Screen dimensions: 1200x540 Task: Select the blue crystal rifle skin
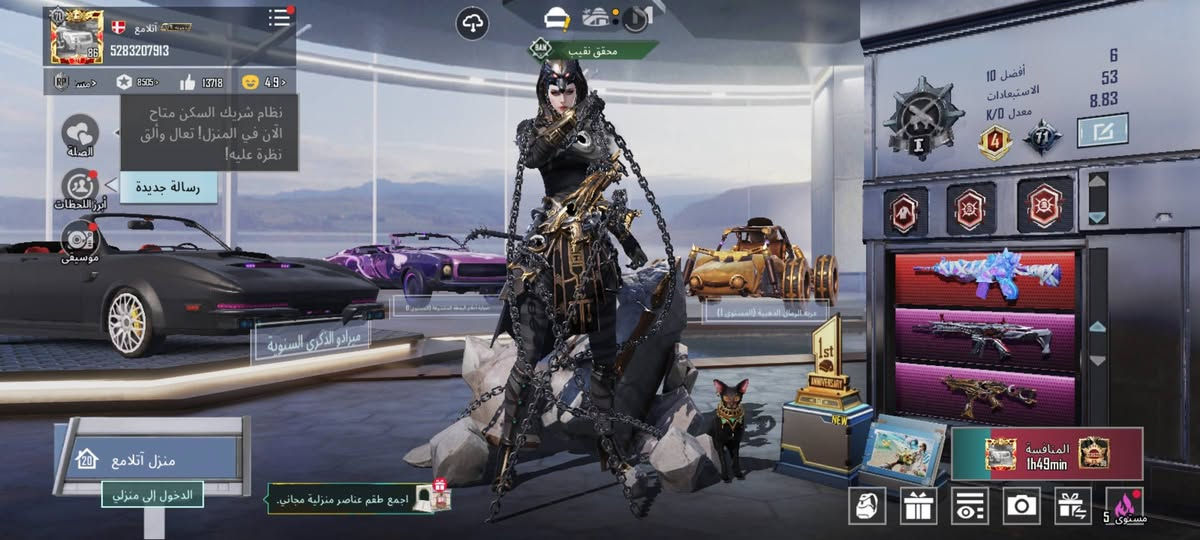pos(985,276)
